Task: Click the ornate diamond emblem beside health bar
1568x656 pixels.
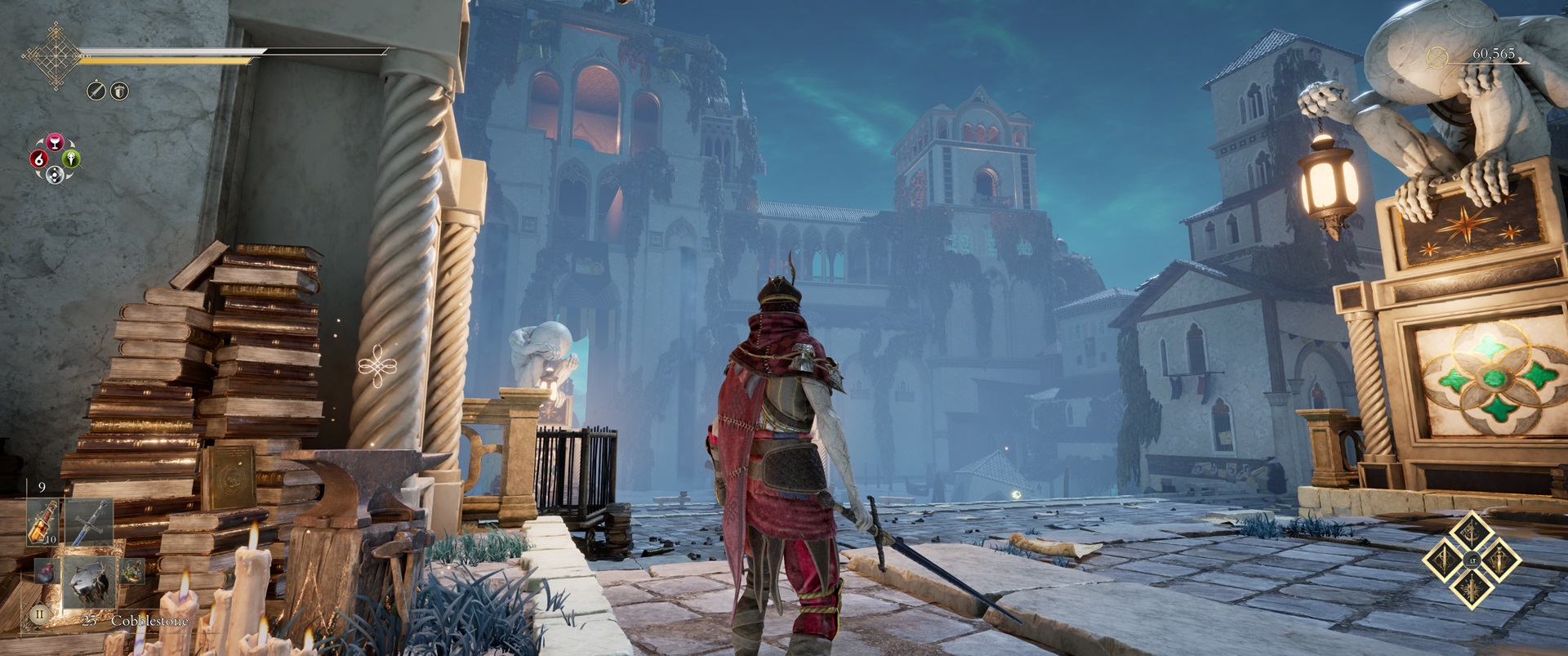Action: coord(53,56)
